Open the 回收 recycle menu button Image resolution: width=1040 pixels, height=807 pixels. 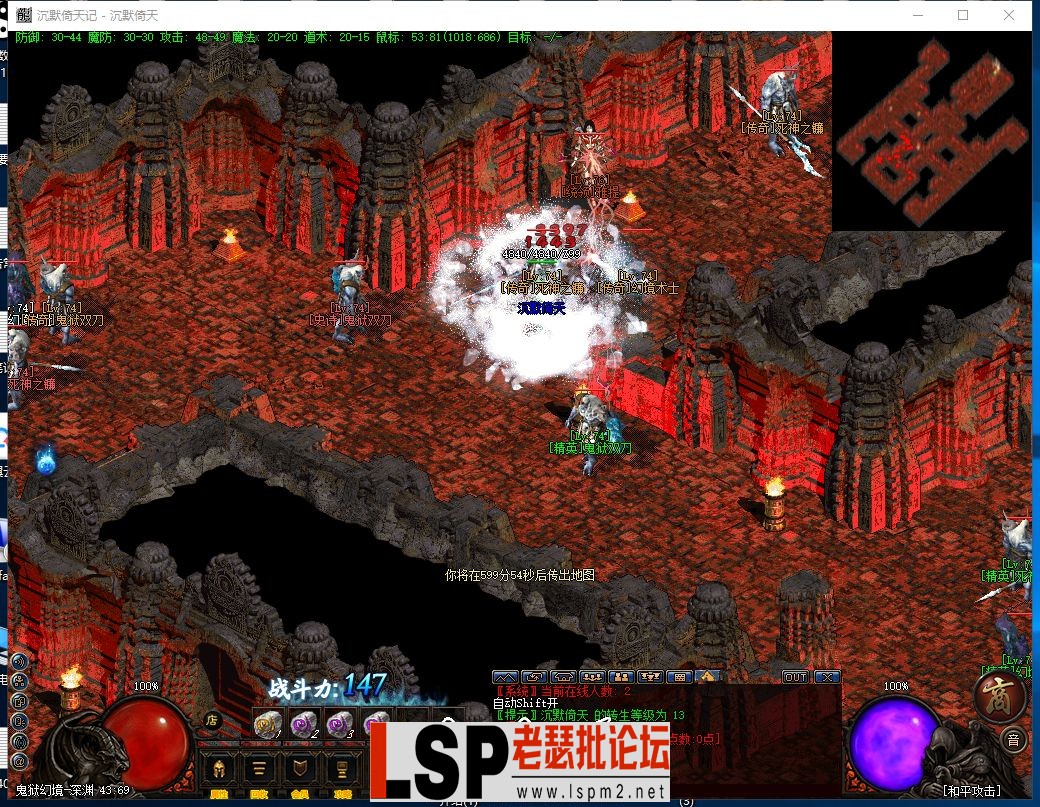(259, 770)
